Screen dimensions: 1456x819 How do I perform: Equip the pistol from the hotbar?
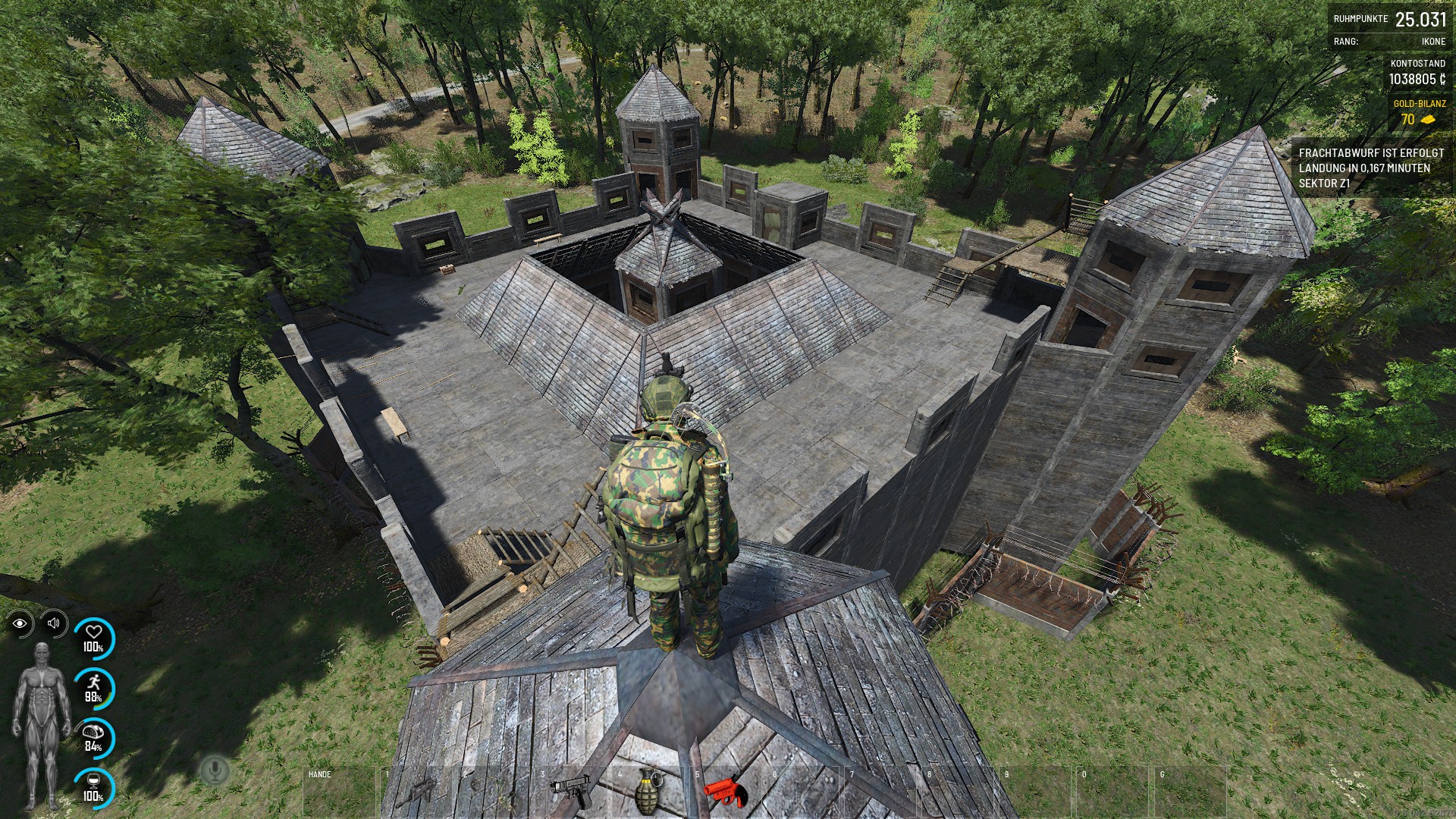click(573, 792)
